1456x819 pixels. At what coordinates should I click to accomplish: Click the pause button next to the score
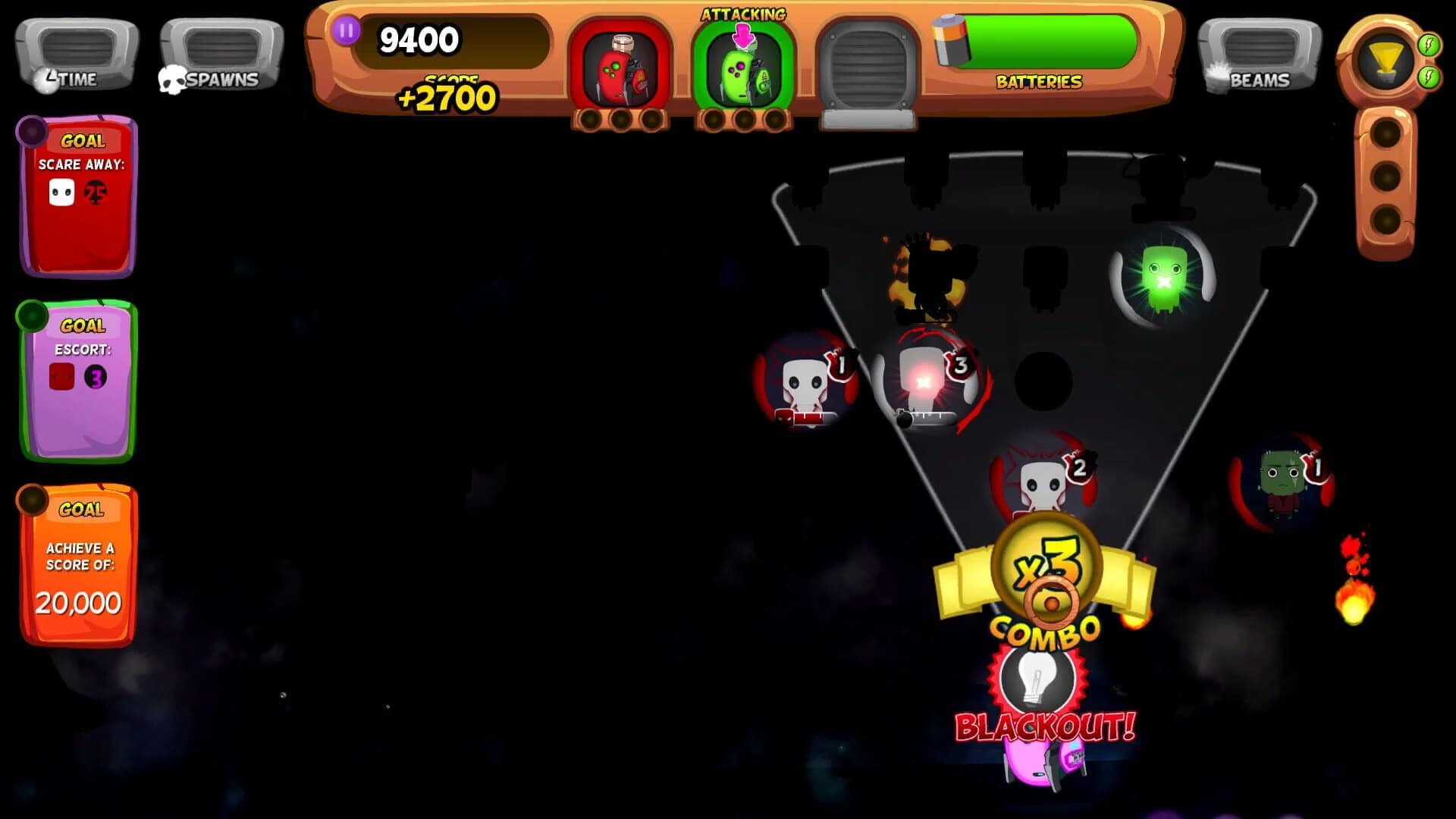(346, 32)
